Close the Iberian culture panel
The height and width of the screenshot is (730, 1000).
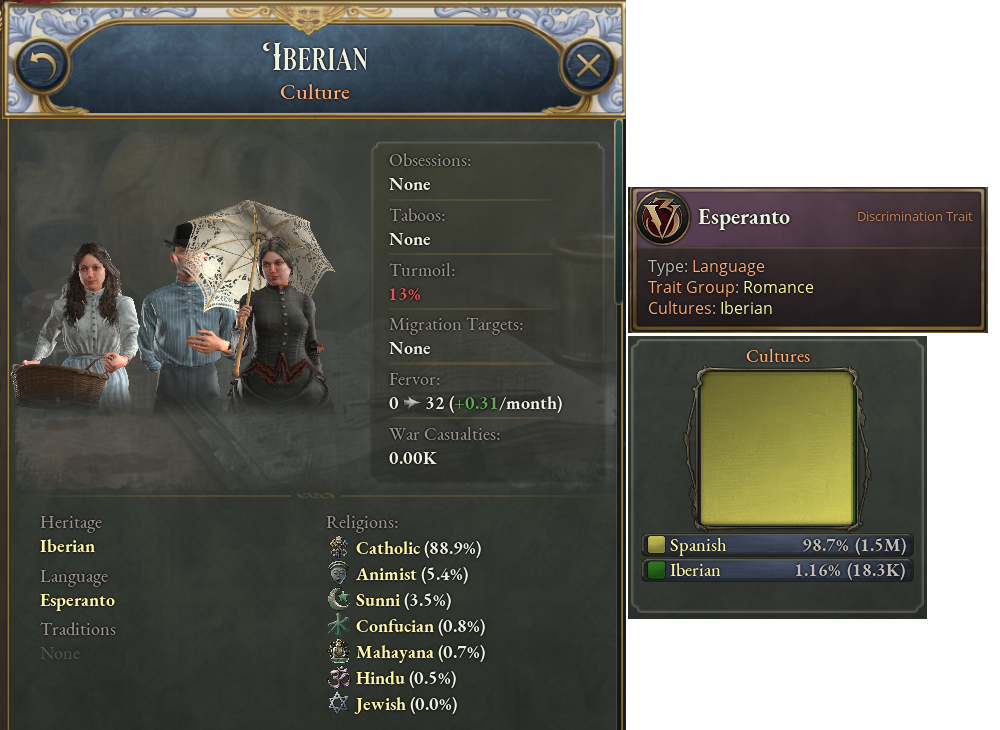pyautogui.click(x=588, y=67)
